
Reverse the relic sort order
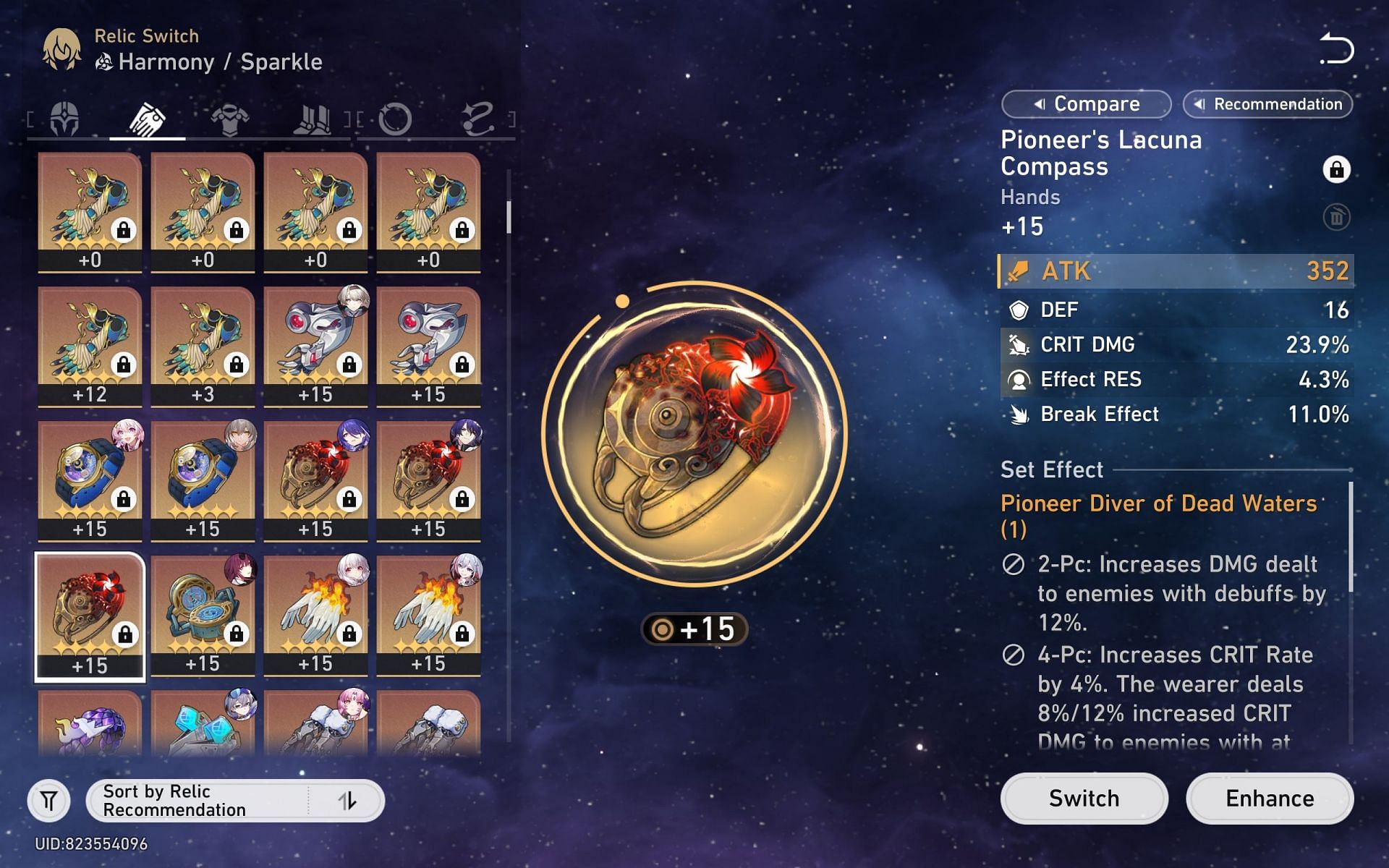pyautogui.click(x=348, y=801)
